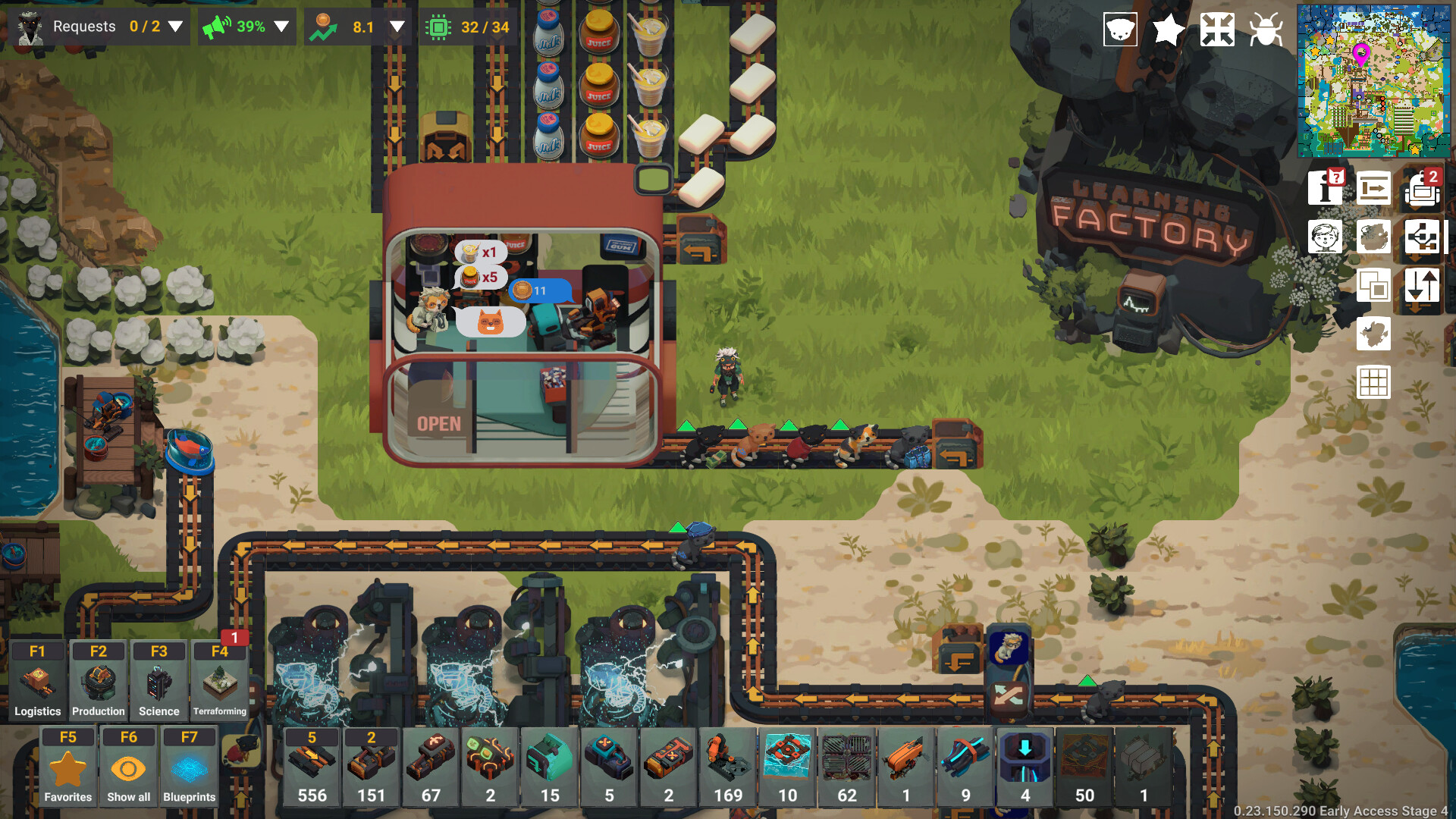Click the F6 Show all button
Screen dimensions: 1456x819
coord(127,764)
